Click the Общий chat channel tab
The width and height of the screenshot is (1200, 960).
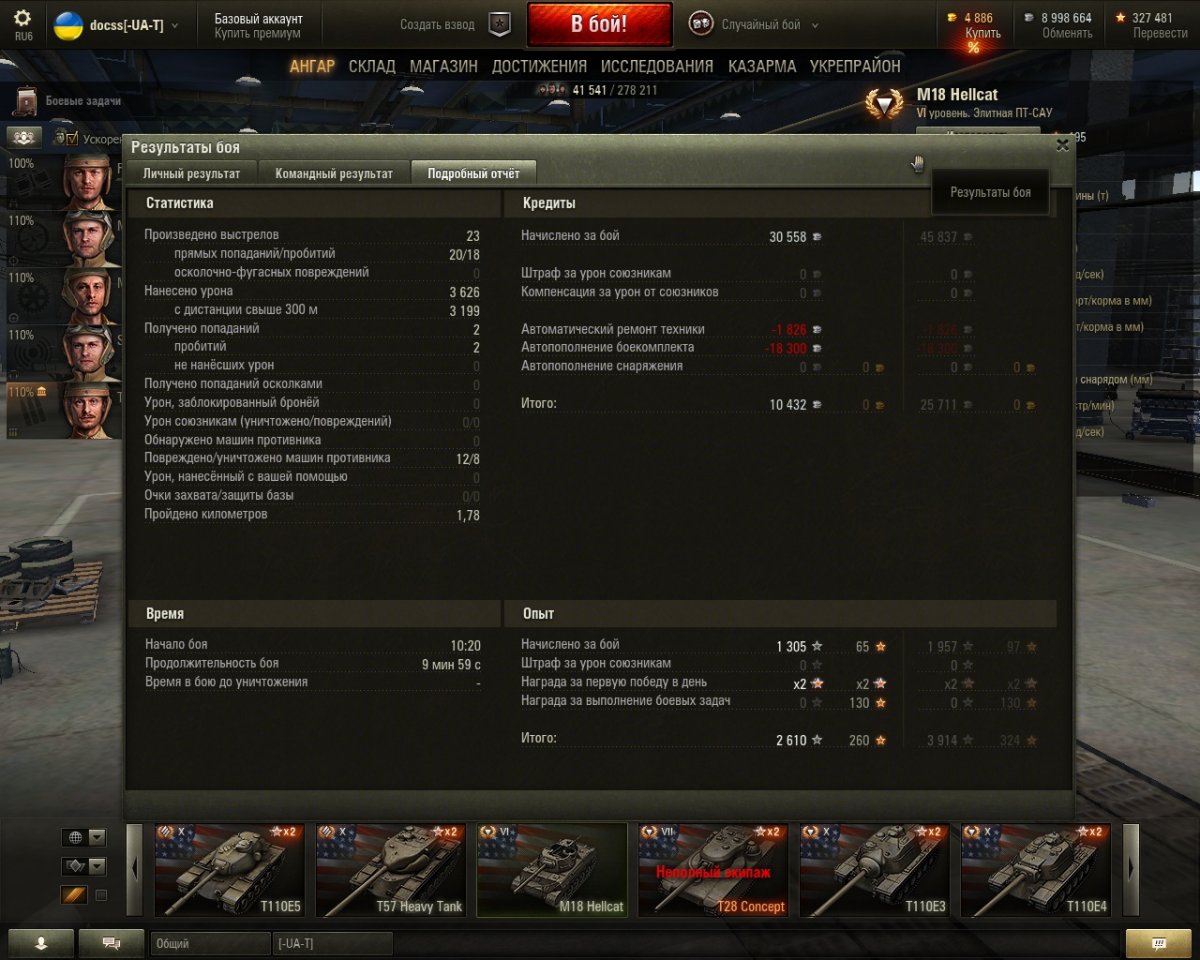pyautogui.click(x=210, y=943)
